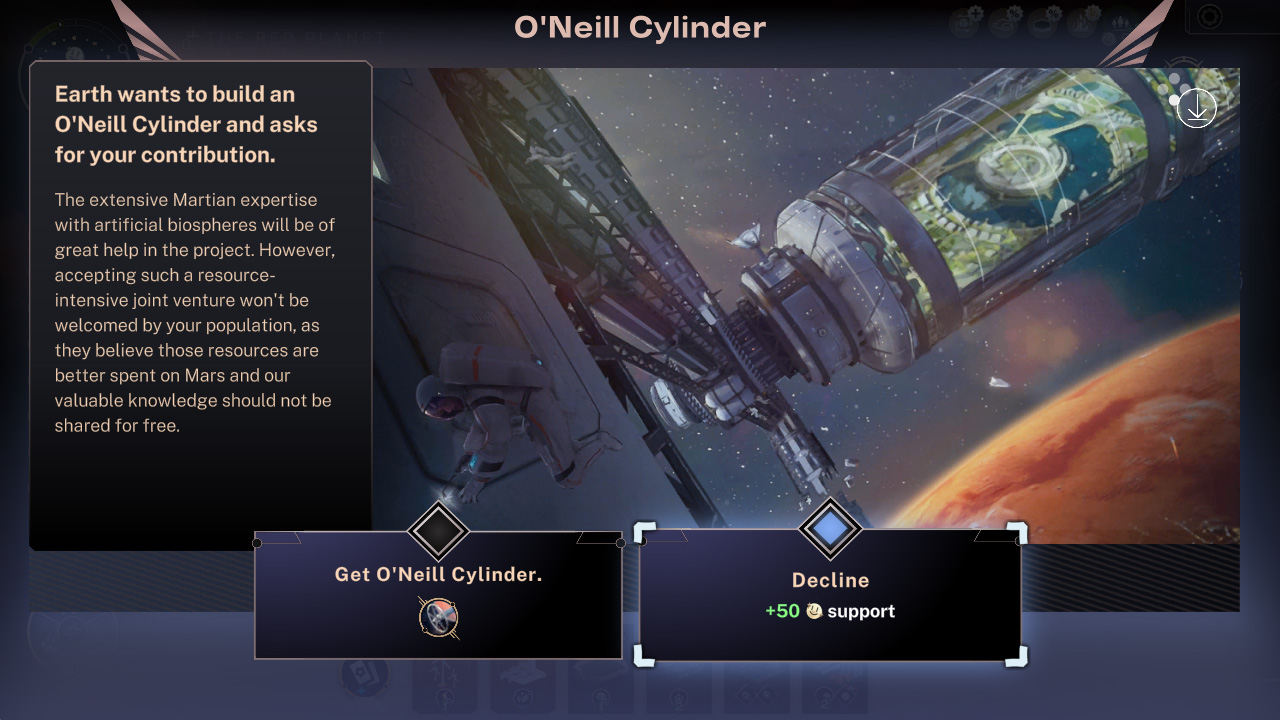
Task: Click the download arrow circle icon
Action: click(1197, 108)
